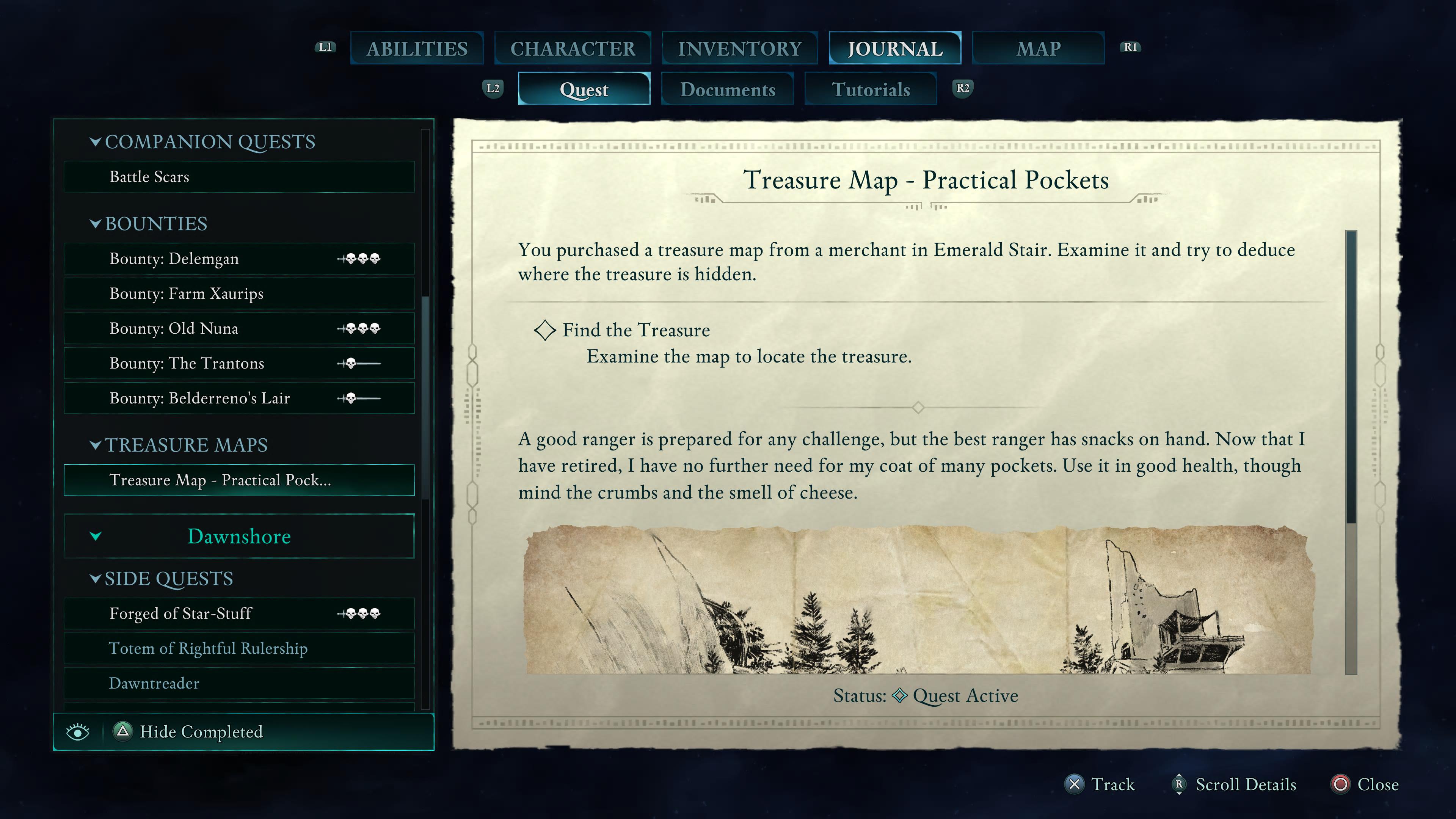Collapse the Bounties section
Screen dimensions: 1456x819
tap(96, 224)
